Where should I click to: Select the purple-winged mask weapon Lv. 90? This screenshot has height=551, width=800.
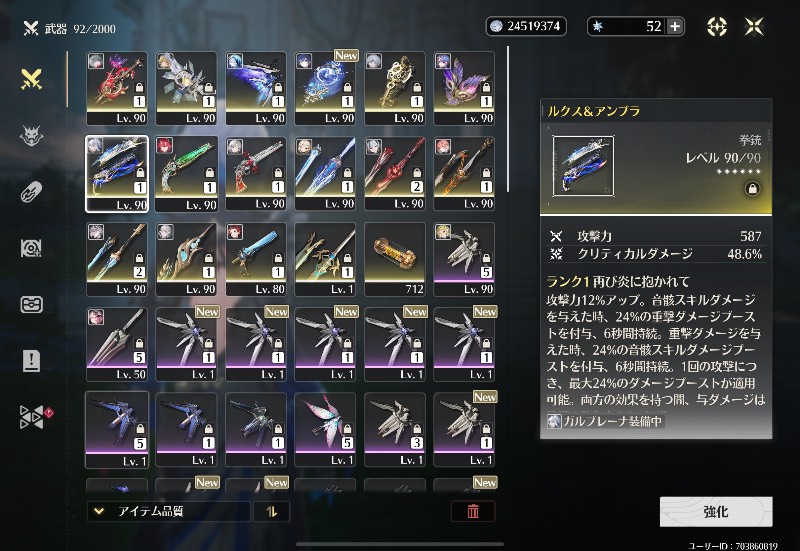pyautogui.click(x=464, y=88)
